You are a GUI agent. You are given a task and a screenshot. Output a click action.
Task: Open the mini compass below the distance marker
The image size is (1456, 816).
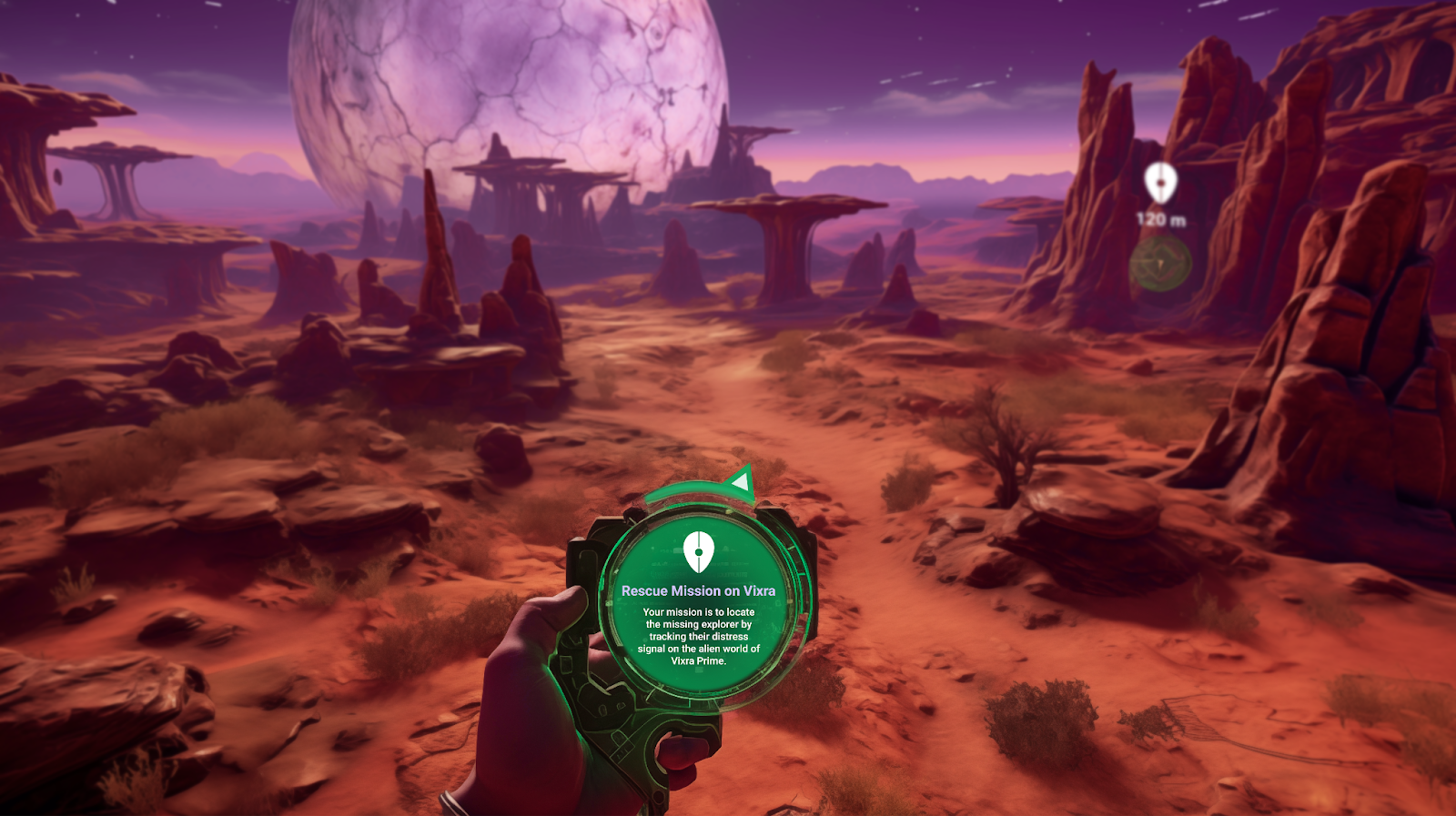pos(1161,263)
